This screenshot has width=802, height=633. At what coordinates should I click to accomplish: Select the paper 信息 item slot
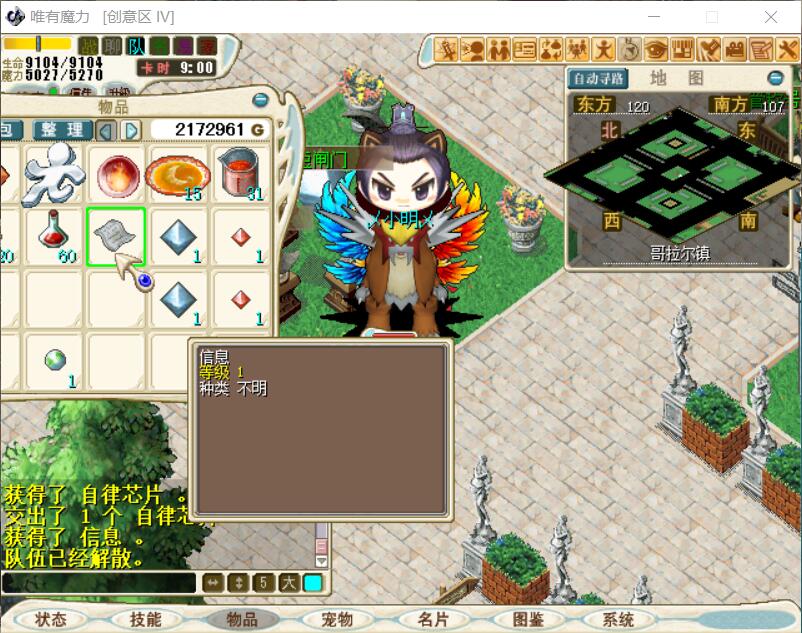(115, 236)
